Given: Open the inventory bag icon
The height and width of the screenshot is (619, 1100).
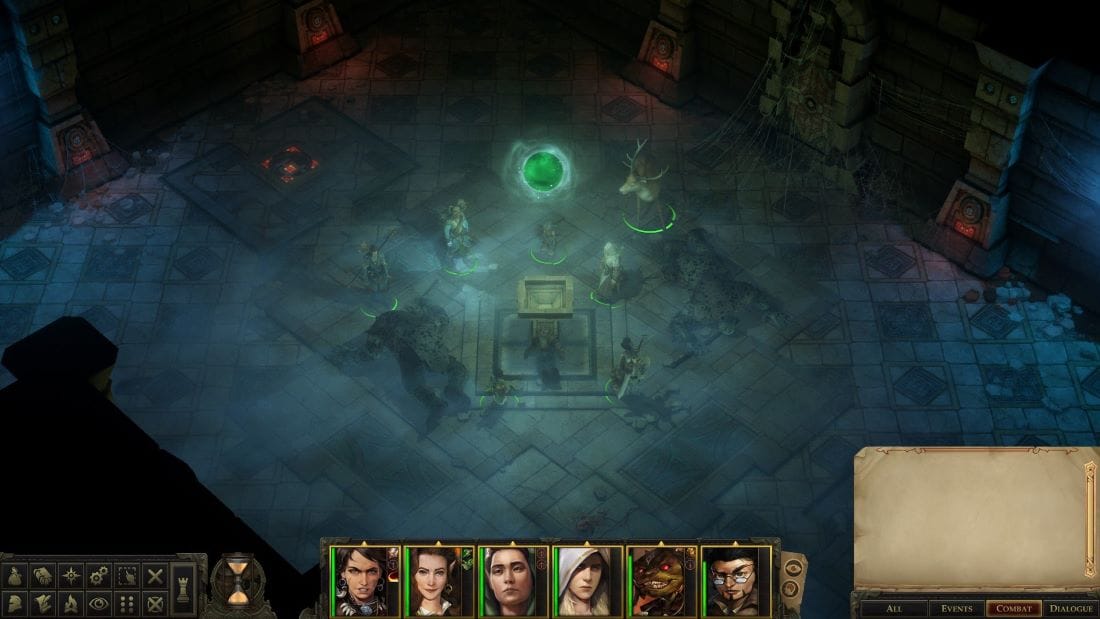Looking at the screenshot, I should 16,577.
